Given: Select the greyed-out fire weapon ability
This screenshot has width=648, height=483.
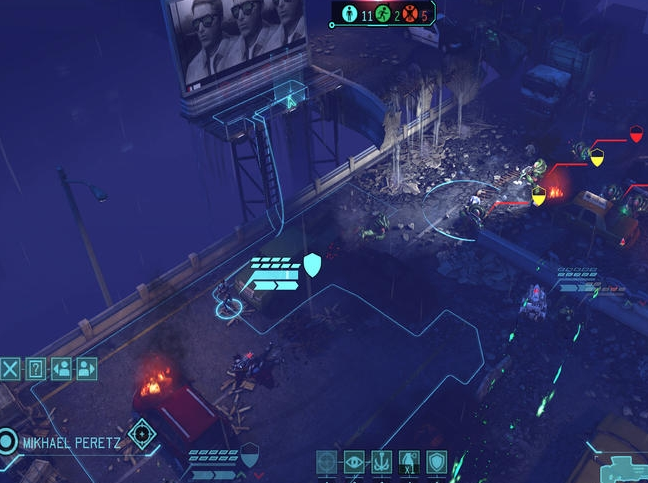Looking at the screenshot, I should [x=327, y=462].
